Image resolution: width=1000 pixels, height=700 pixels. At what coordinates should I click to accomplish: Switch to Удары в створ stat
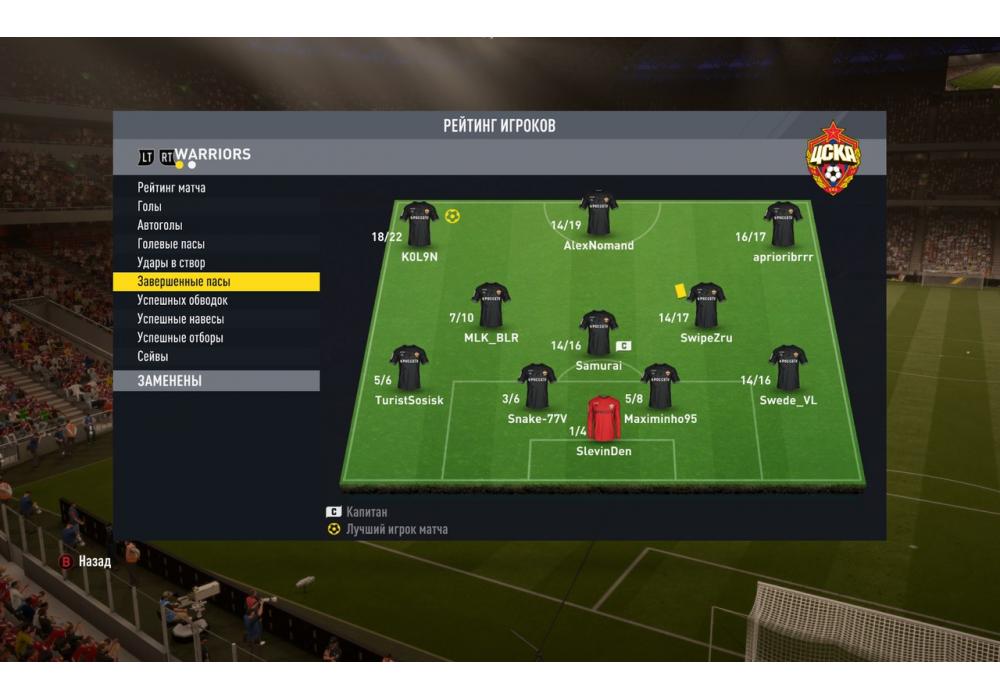170,263
